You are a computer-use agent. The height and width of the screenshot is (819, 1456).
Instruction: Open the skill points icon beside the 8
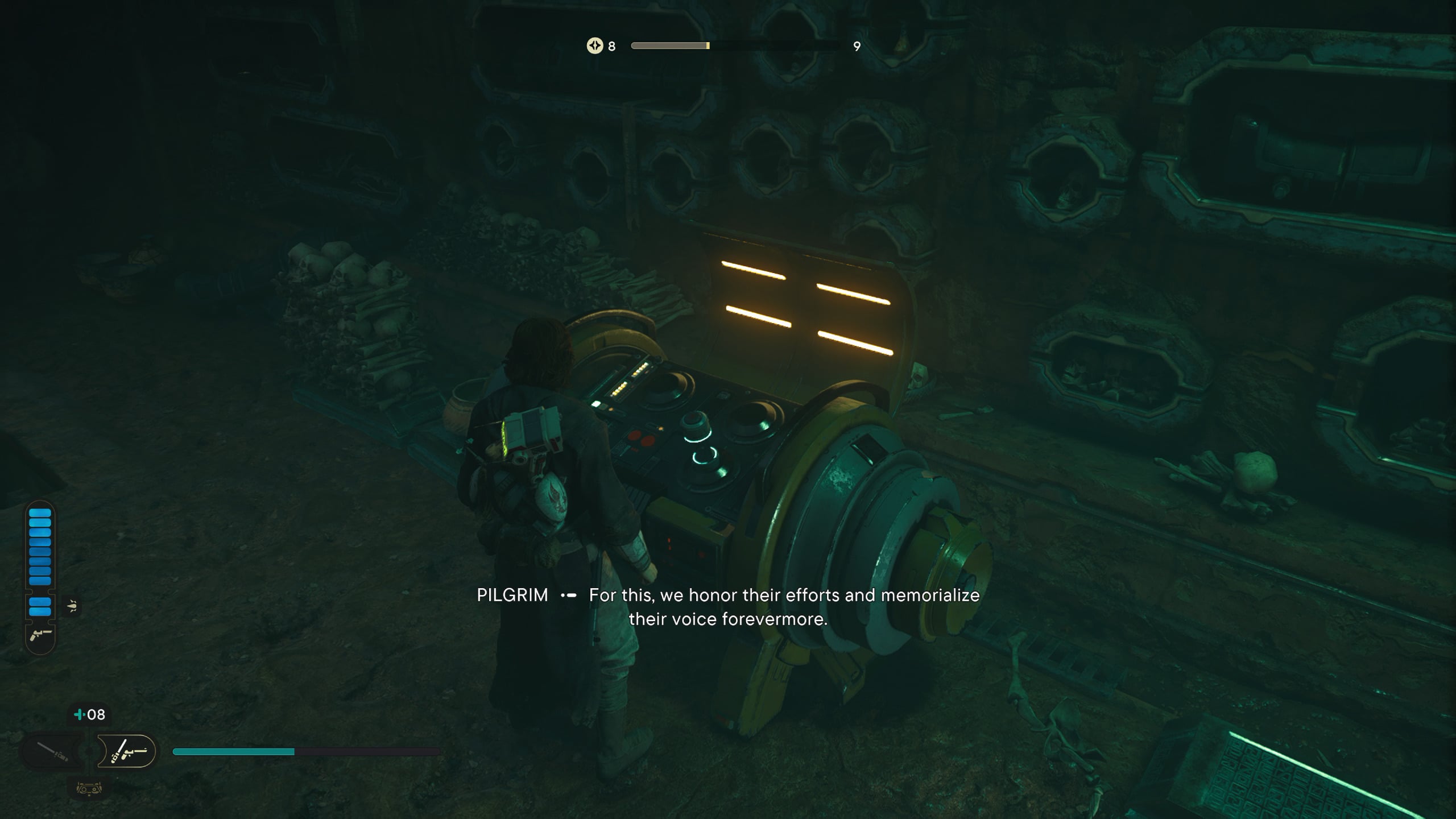pos(594,45)
